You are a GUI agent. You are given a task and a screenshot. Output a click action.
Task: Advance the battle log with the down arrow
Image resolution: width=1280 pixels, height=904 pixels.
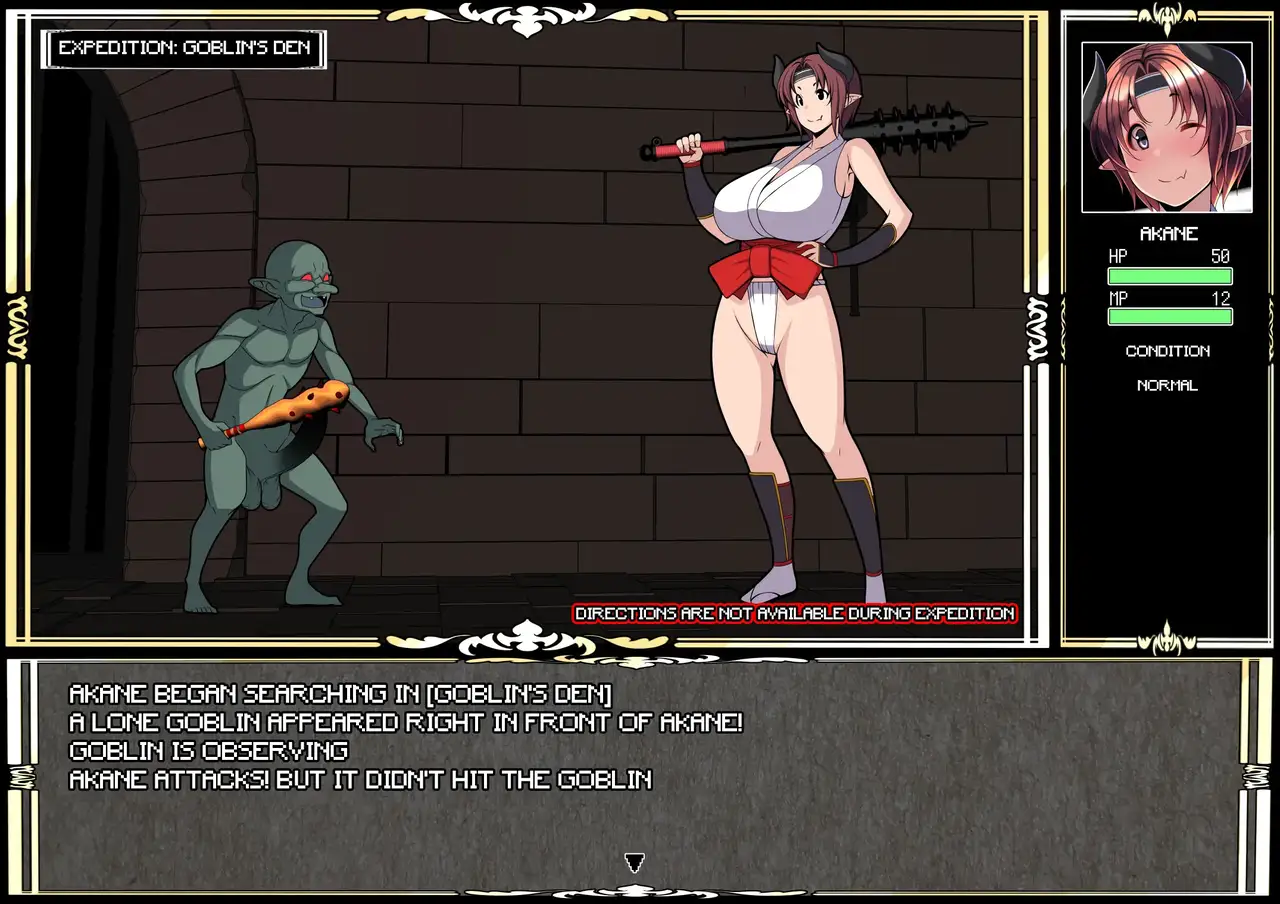click(634, 862)
